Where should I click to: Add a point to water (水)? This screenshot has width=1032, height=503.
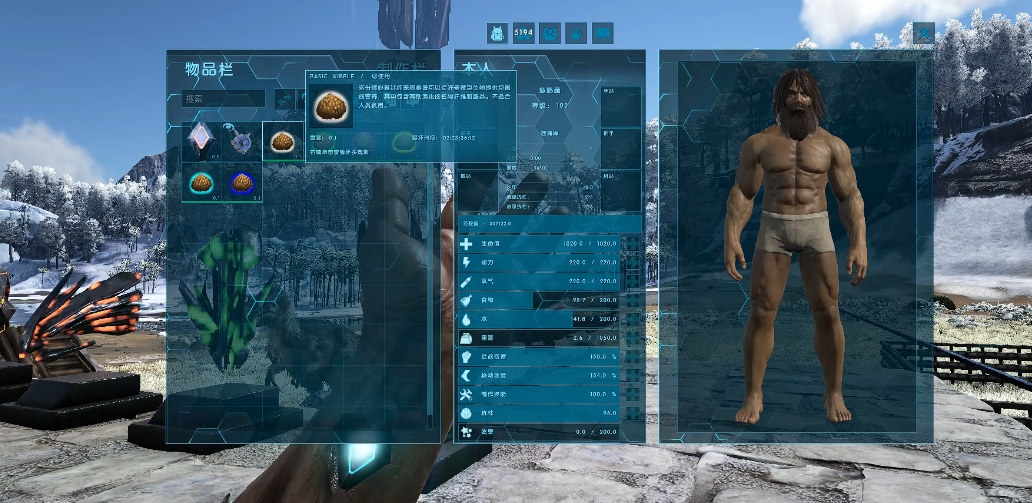[x=632, y=319]
